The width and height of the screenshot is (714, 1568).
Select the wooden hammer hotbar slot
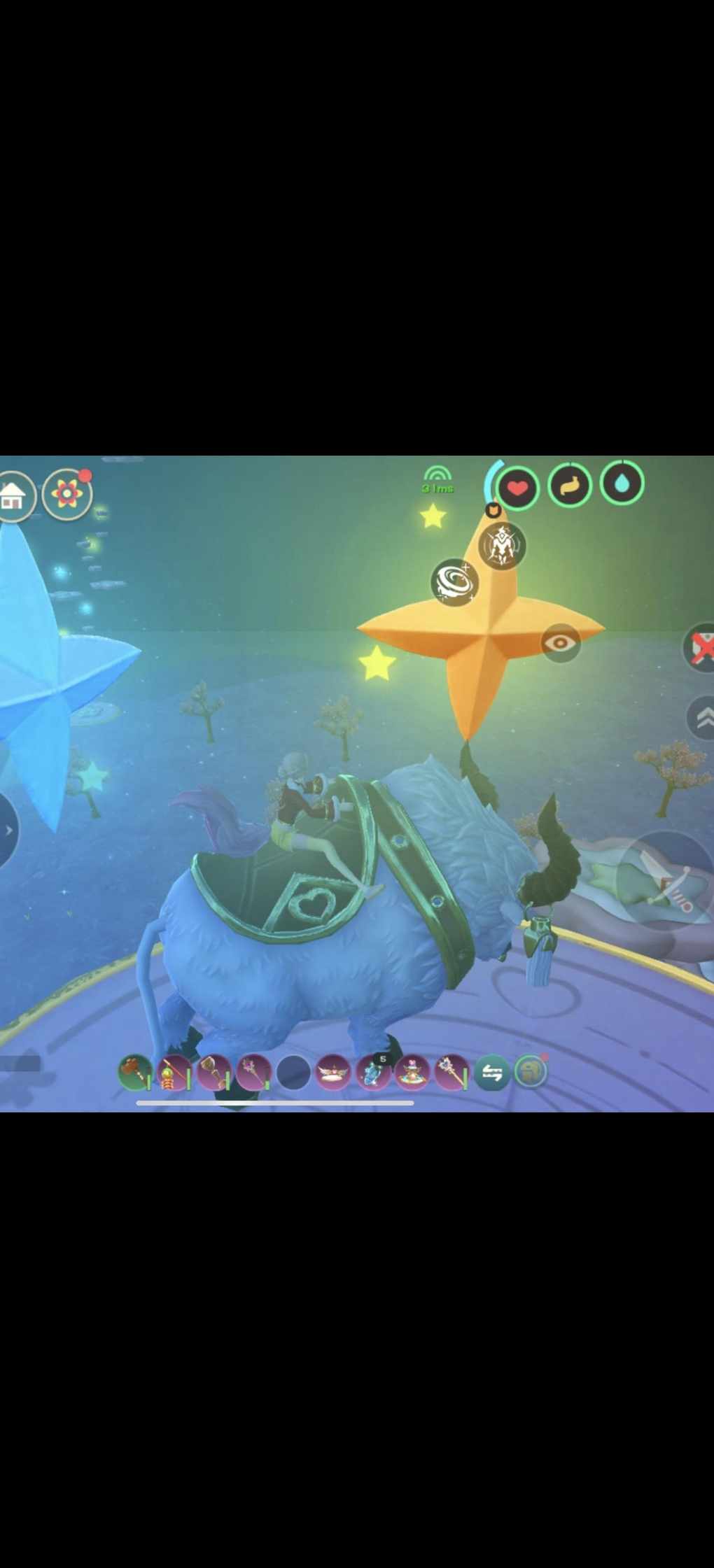134,1073
